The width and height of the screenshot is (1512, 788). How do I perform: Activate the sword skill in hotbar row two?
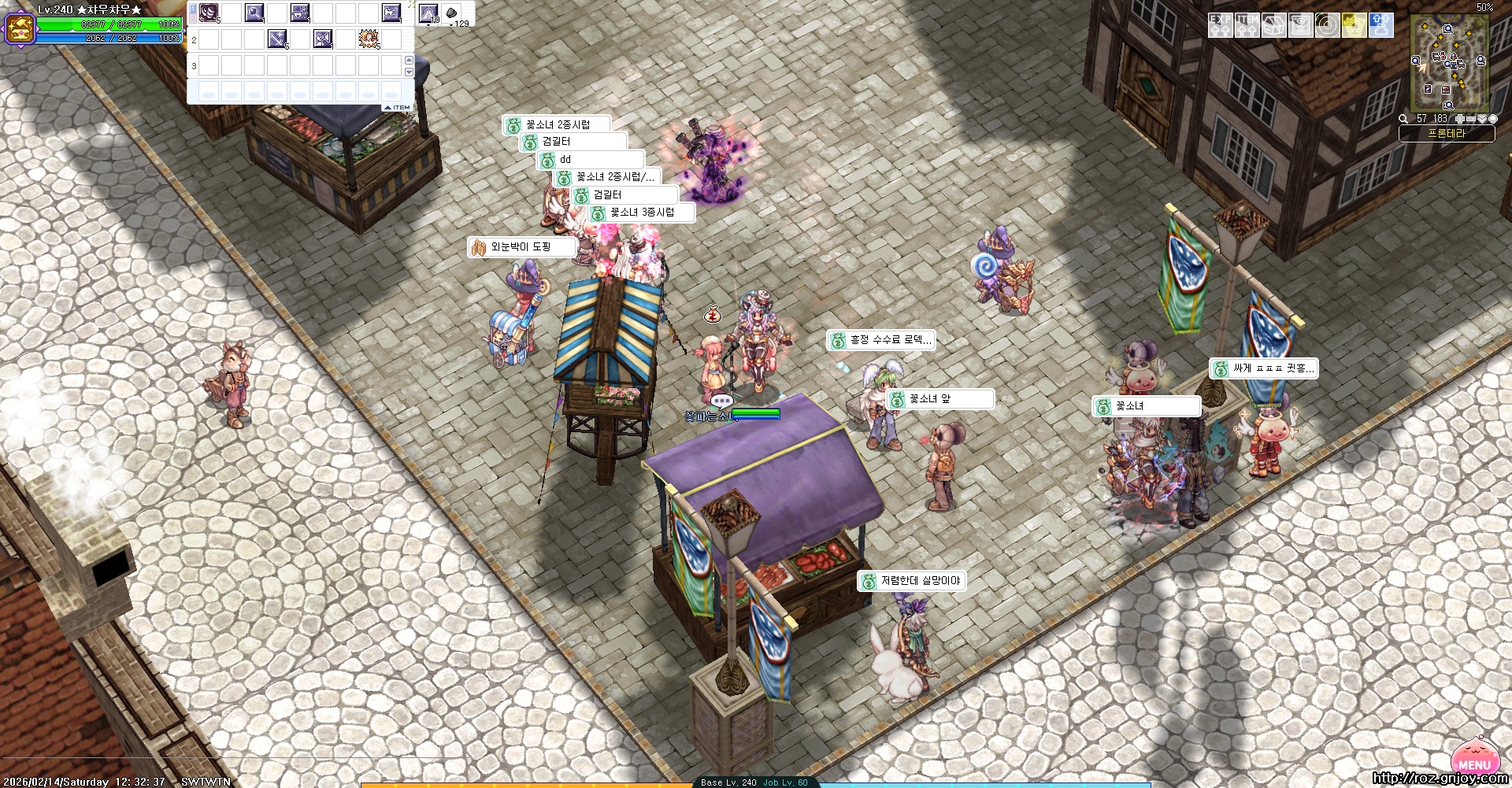277,39
